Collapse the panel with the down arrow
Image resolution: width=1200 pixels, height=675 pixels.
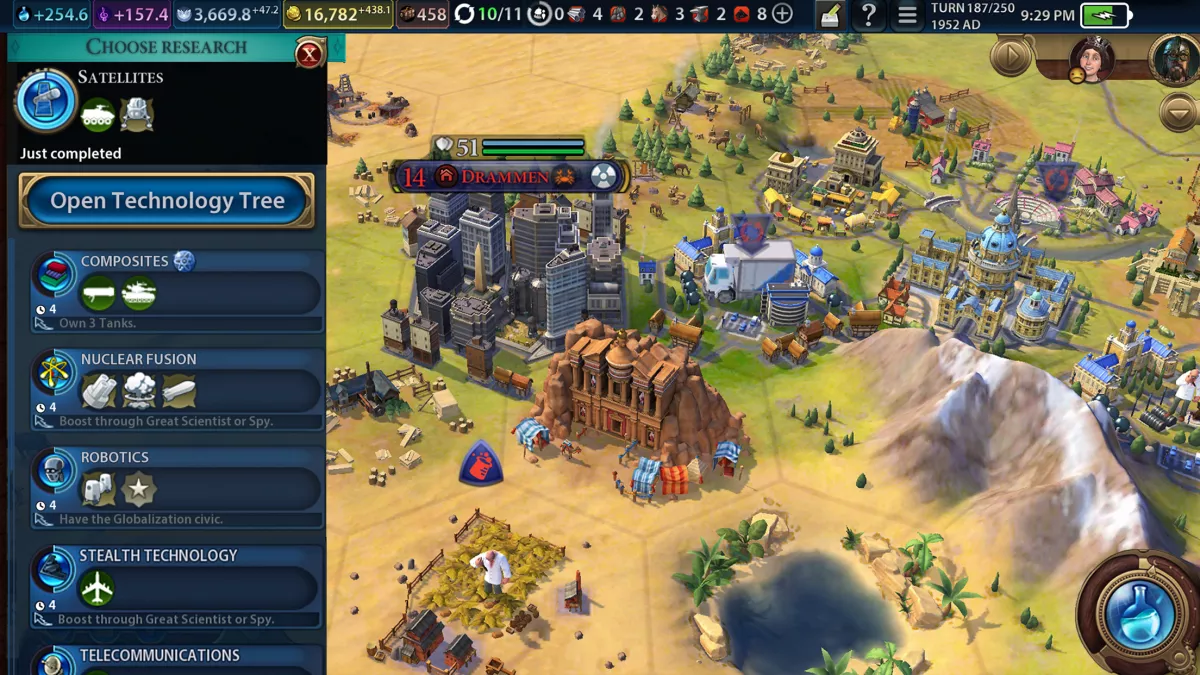(1178, 110)
